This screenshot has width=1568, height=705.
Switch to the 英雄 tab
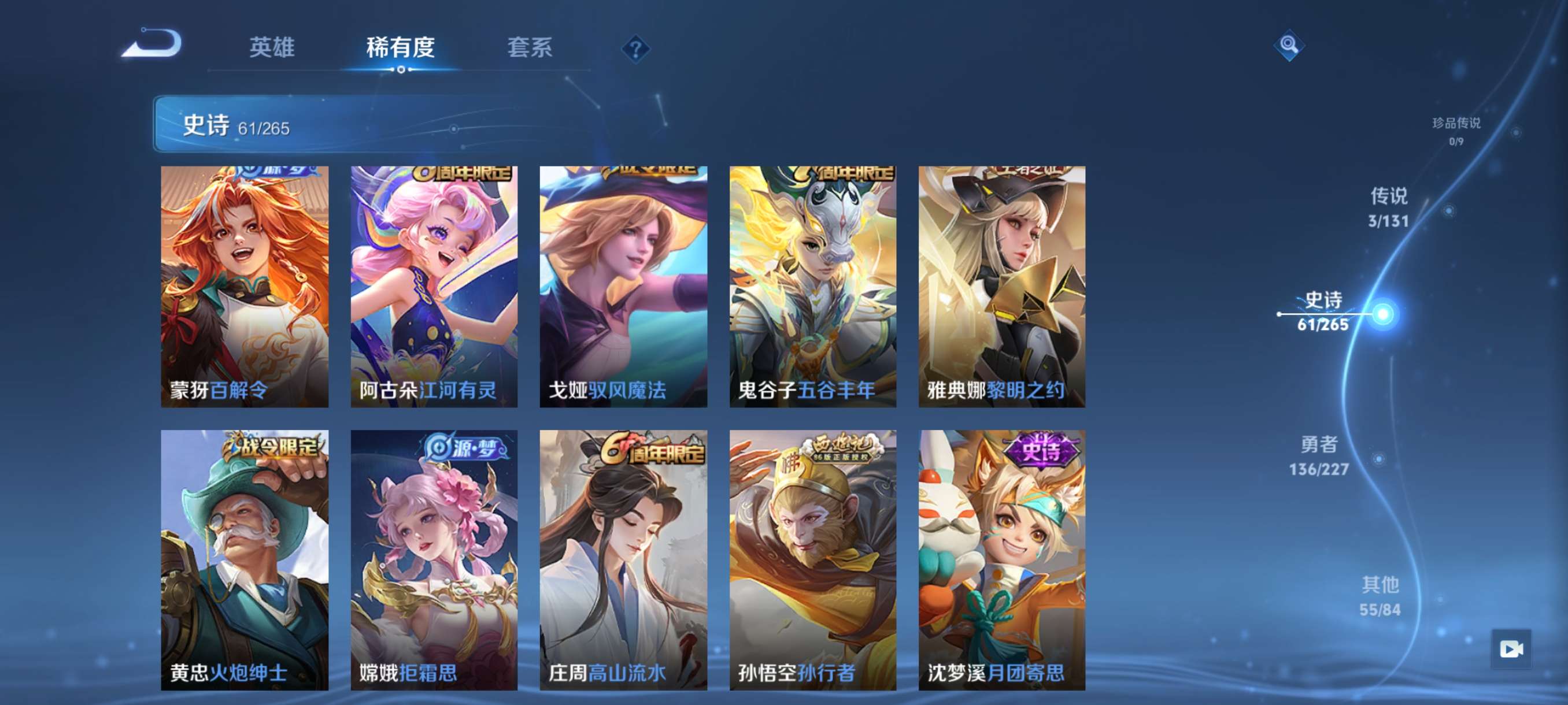272,47
